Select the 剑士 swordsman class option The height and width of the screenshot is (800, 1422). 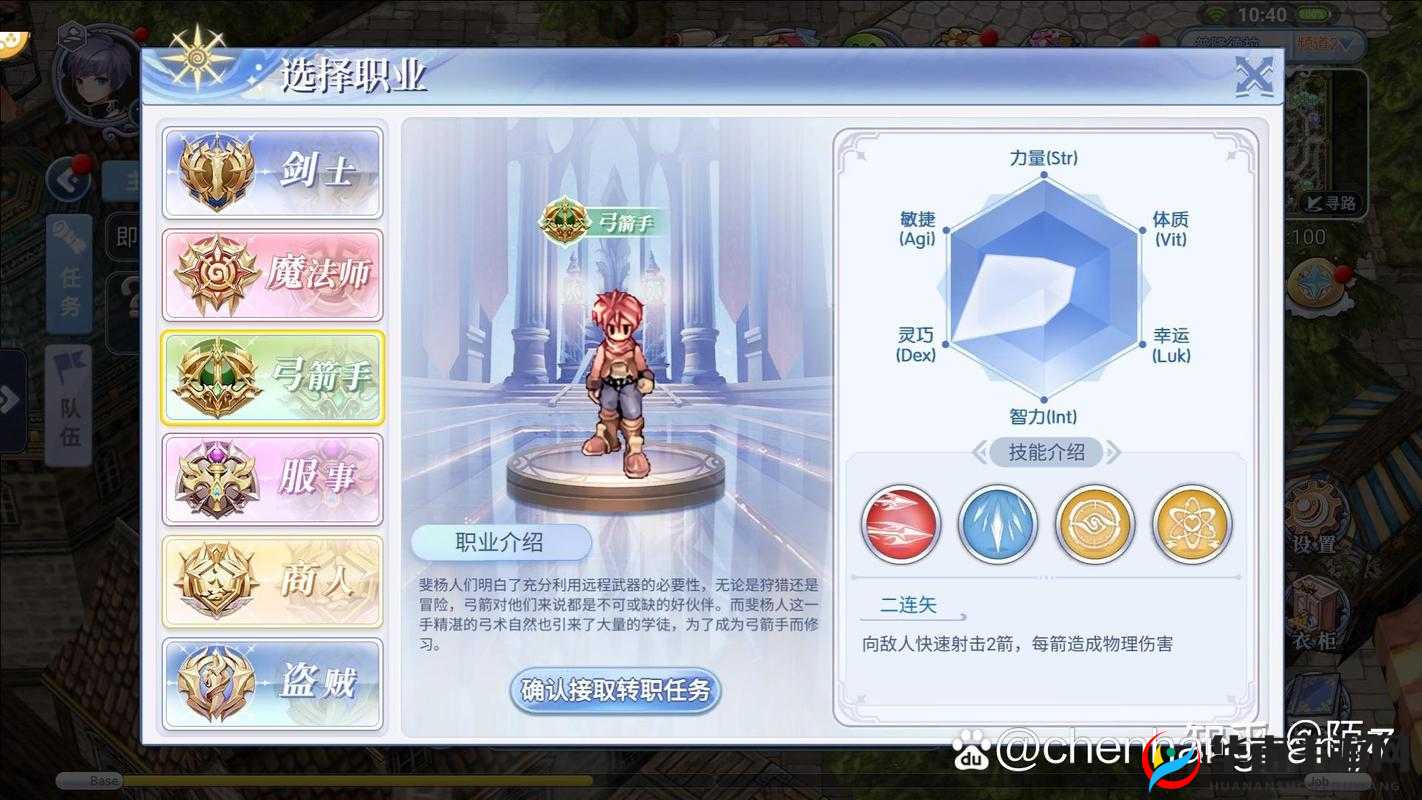pos(272,172)
